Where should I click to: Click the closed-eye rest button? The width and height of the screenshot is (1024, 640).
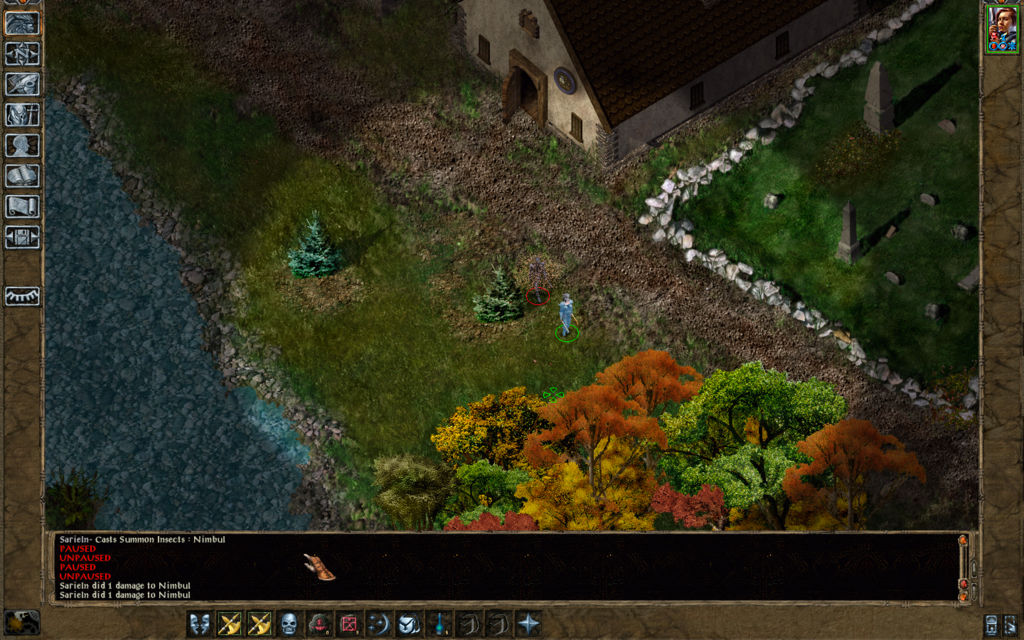pos(22,296)
